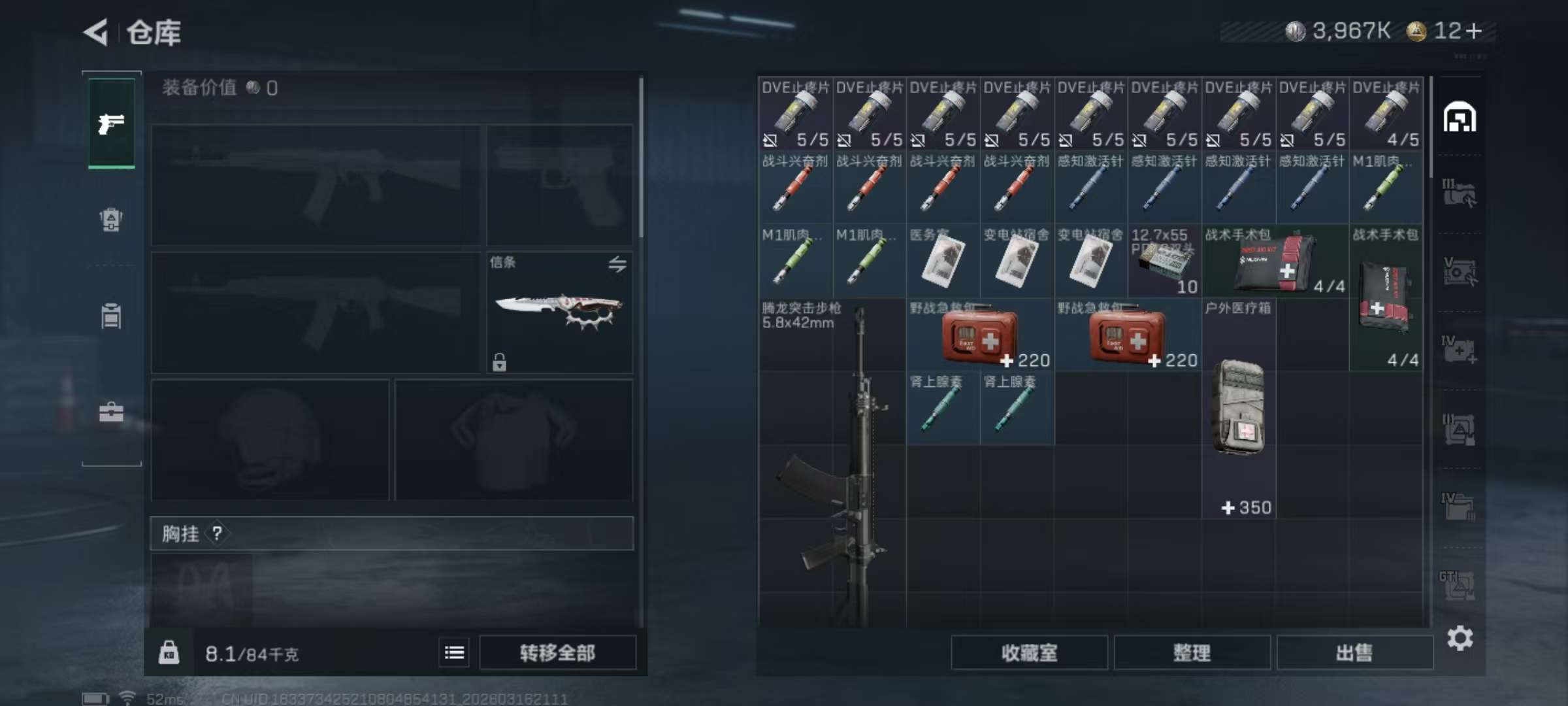This screenshot has width=1568, height=706.
Task: Sort the stash with 整理
Action: click(x=1192, y=652)
